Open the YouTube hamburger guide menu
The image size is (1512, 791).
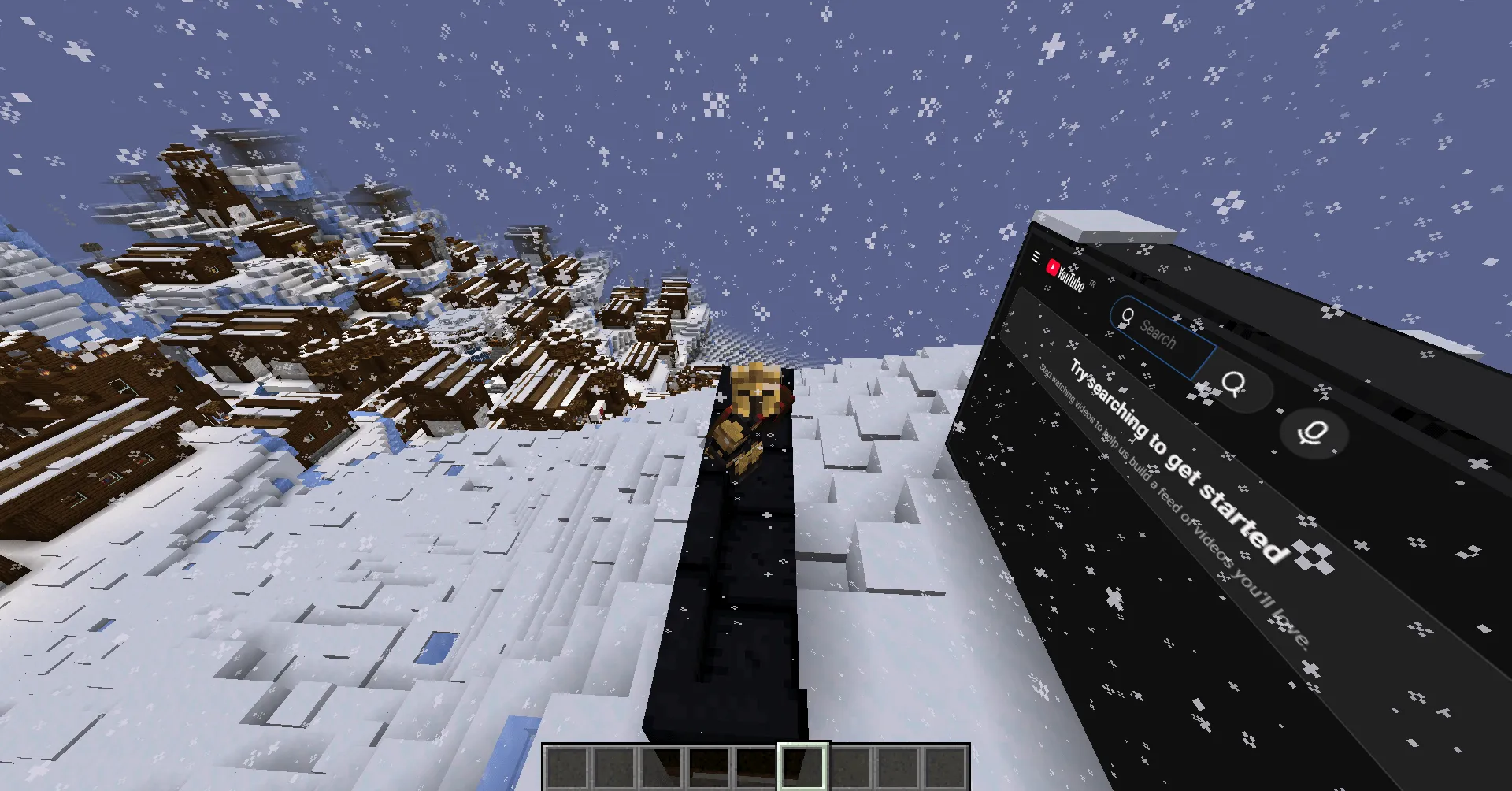click(x=1036, y=255)
